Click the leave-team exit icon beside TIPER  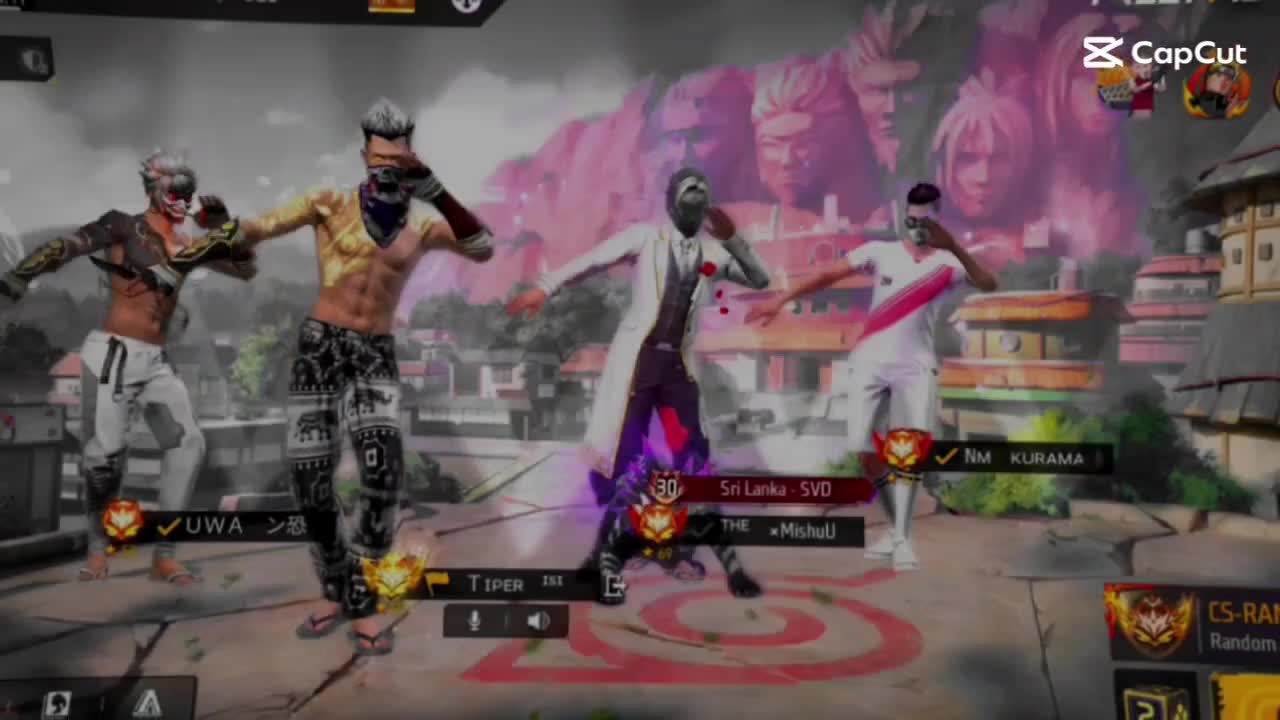614,587
